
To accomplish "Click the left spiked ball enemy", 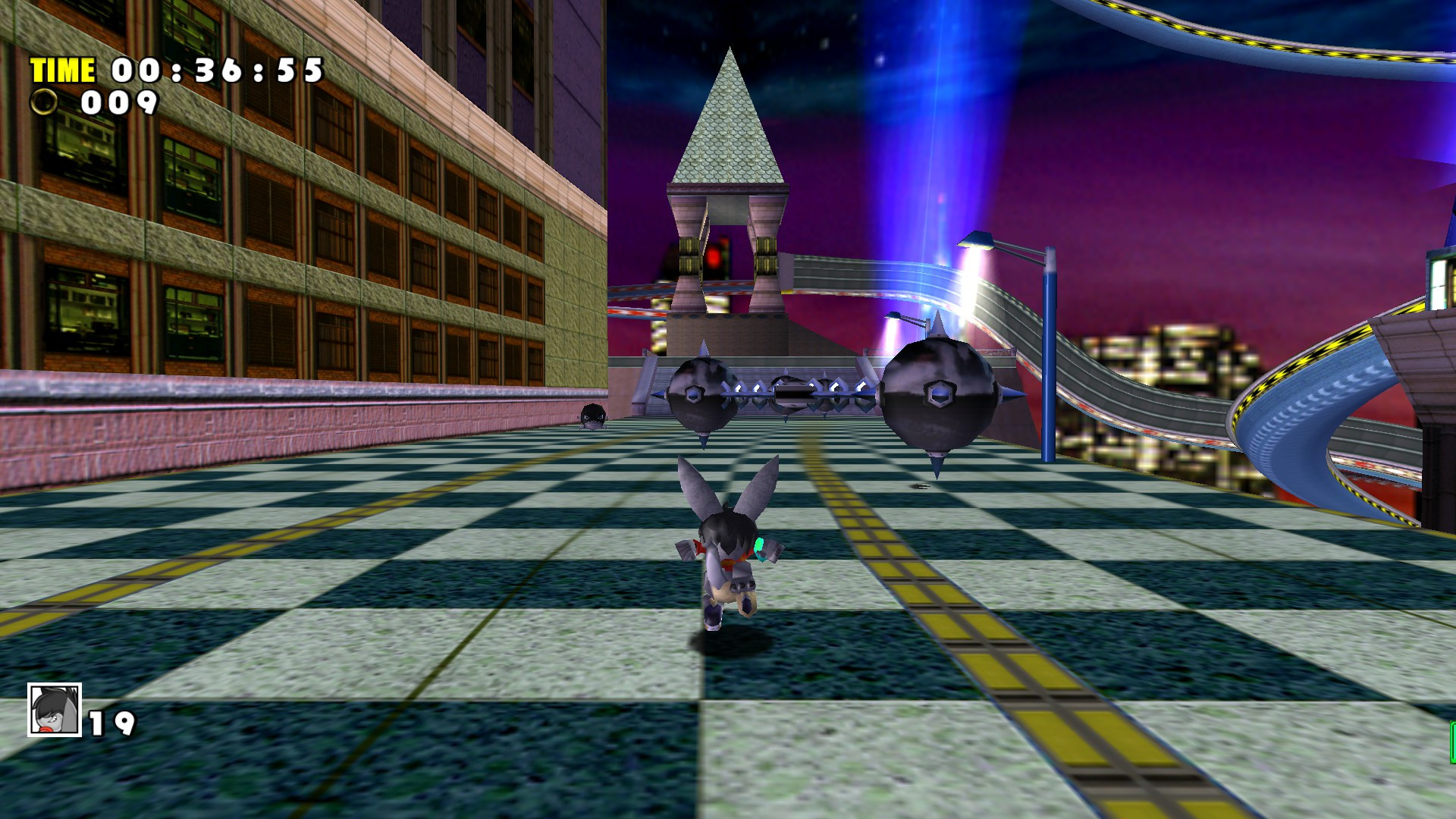I will coord(704,394).
